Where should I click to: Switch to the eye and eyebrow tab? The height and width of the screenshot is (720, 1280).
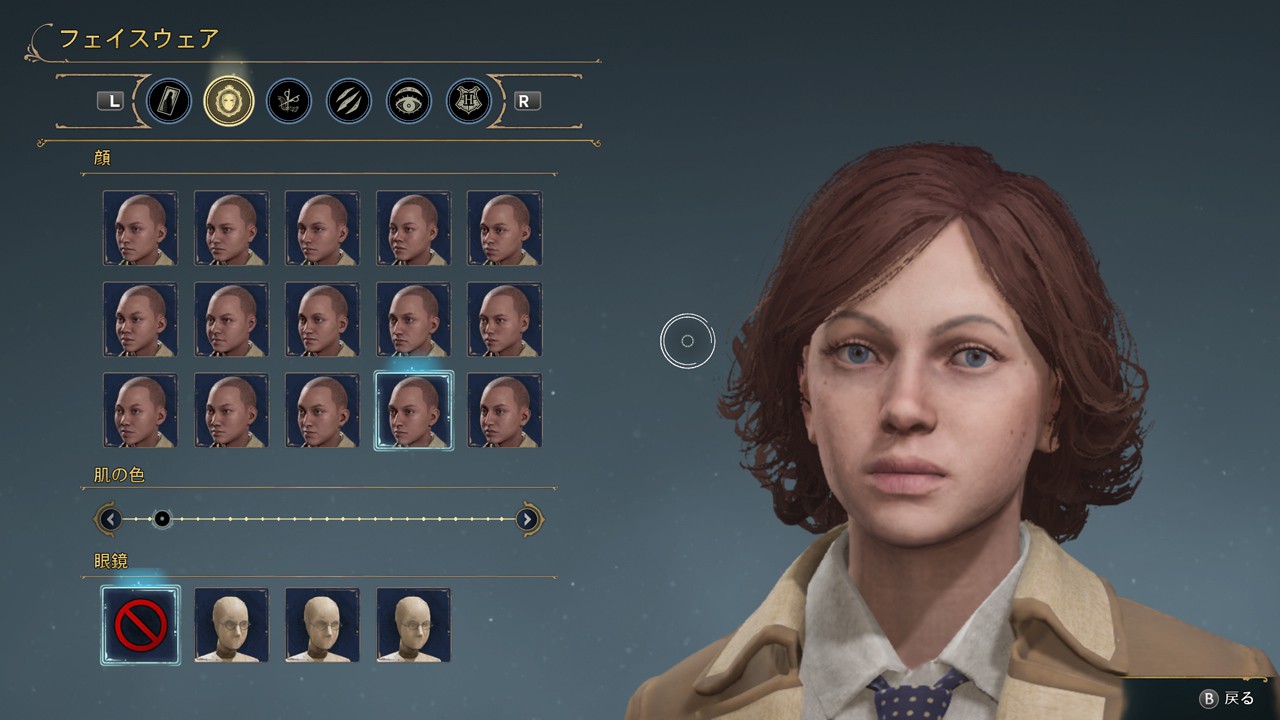[409, 101]
